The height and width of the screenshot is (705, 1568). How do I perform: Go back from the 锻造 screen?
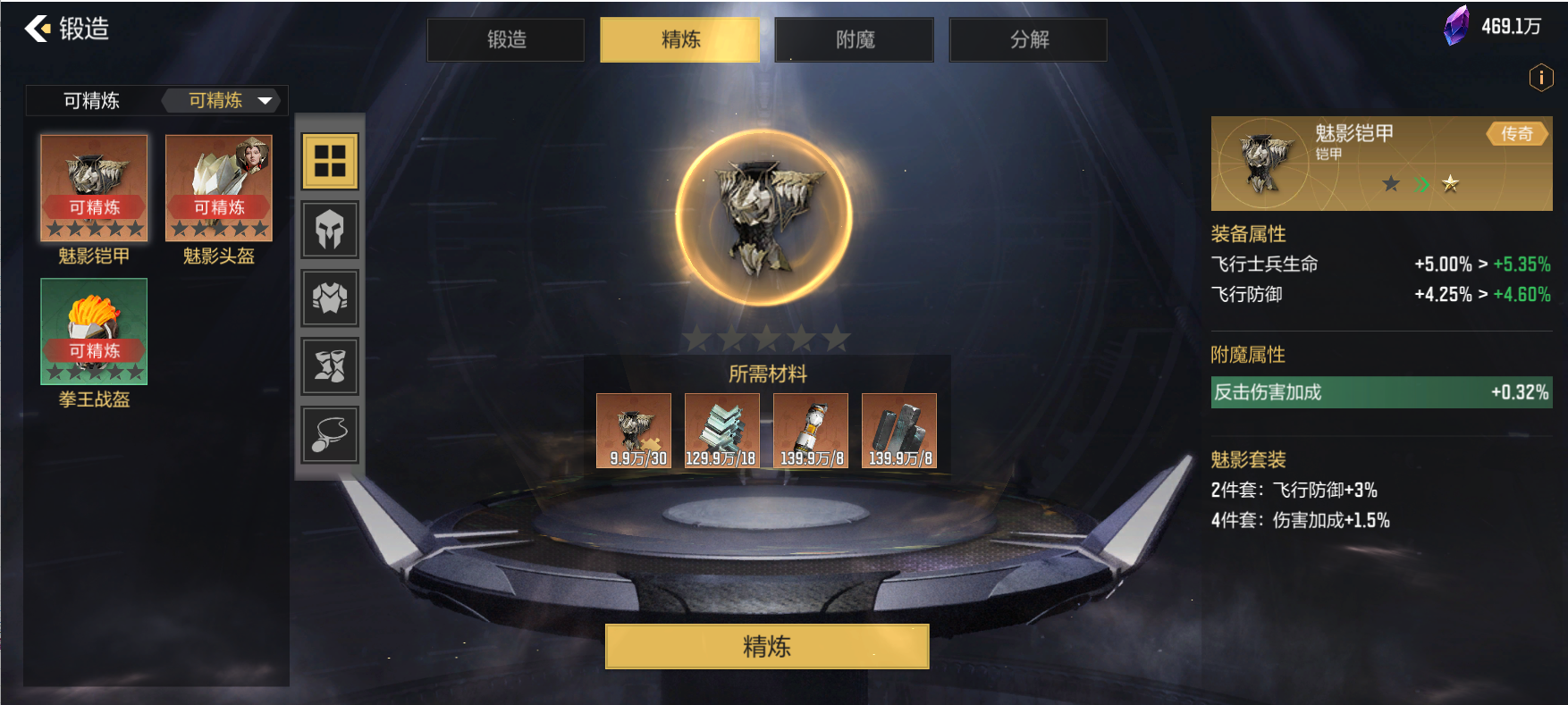[x=38, y=29]
